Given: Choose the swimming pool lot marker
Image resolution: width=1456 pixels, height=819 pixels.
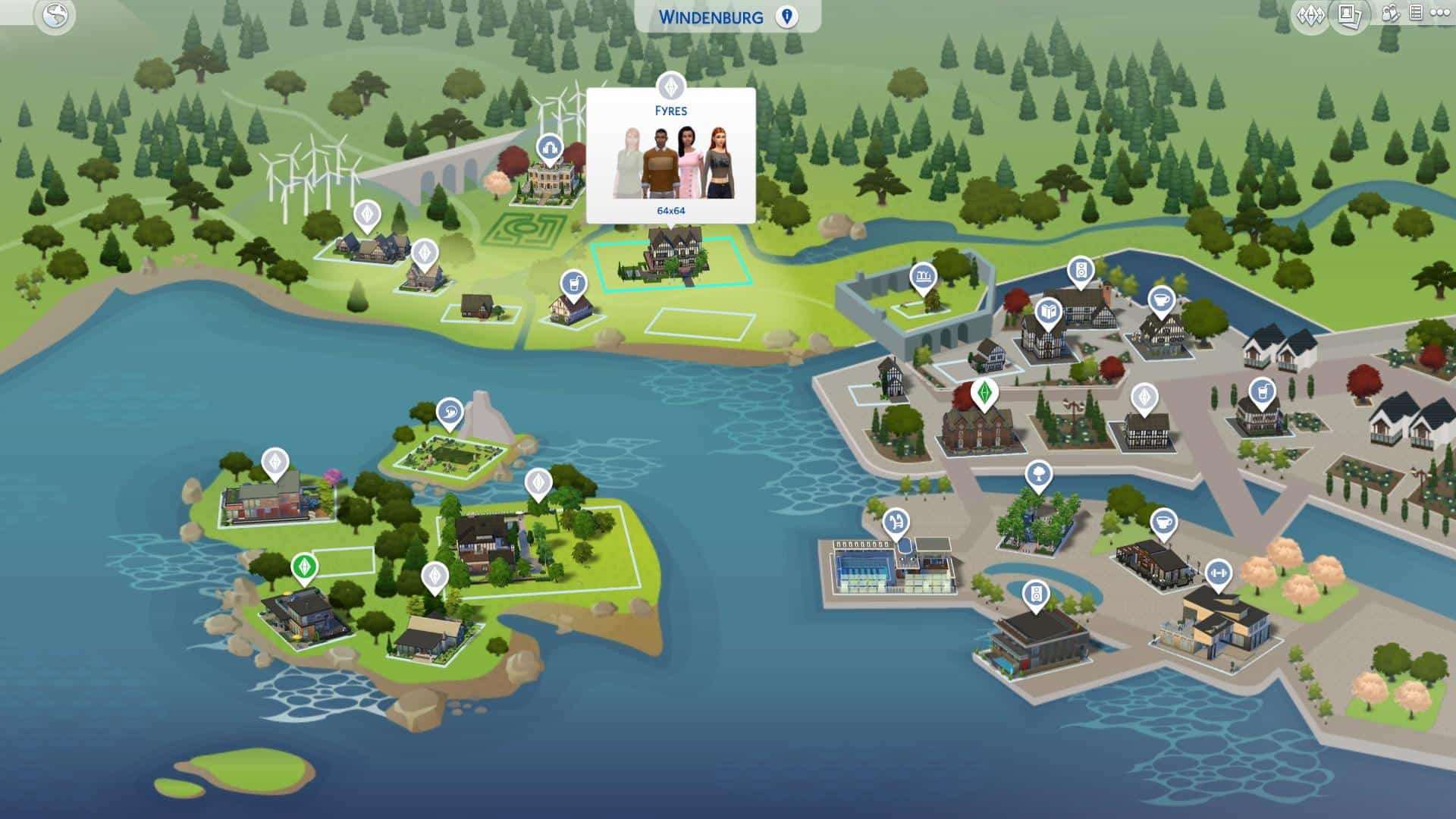Looking at the screenshot, I should [896, 522].
